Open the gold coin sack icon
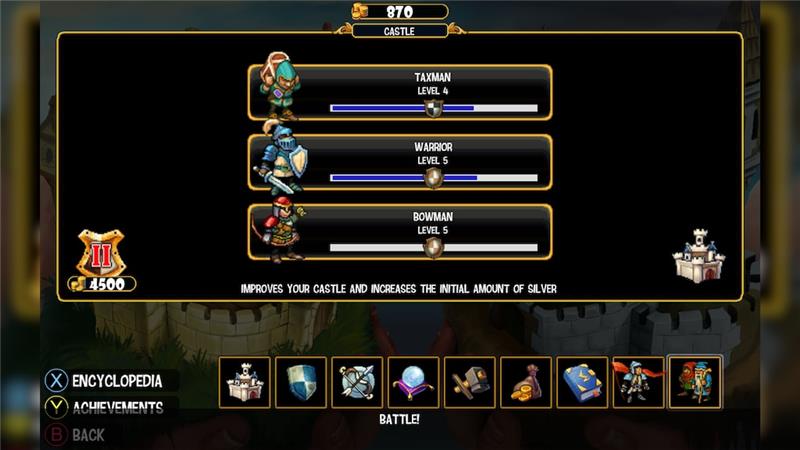Screen dimensions: 800x450 525,382
